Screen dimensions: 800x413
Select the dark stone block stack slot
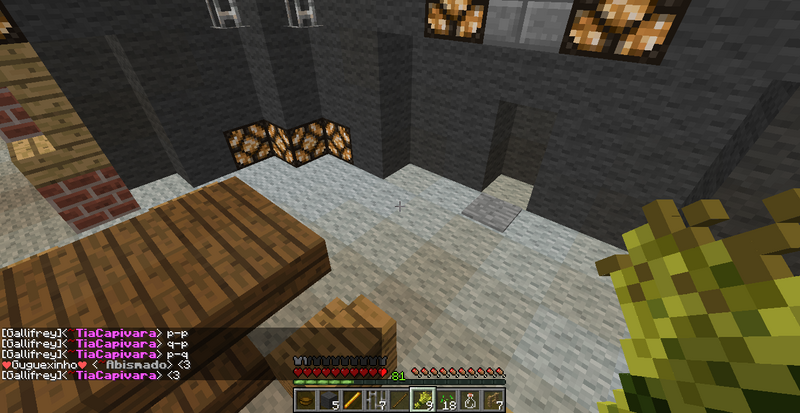click(328, 400)
